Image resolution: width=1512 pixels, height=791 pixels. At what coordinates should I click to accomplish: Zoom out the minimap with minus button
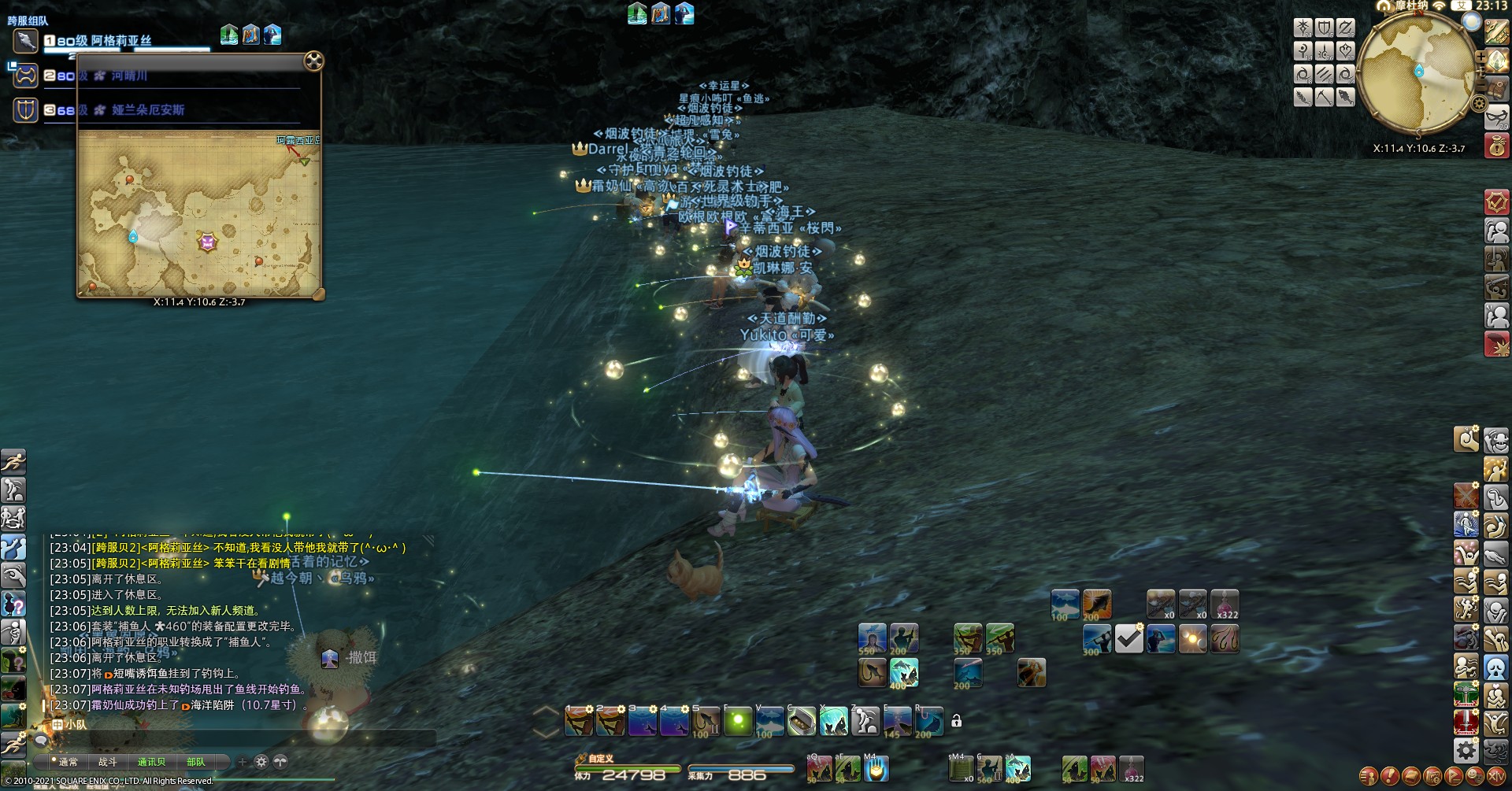pos(1481,85)
